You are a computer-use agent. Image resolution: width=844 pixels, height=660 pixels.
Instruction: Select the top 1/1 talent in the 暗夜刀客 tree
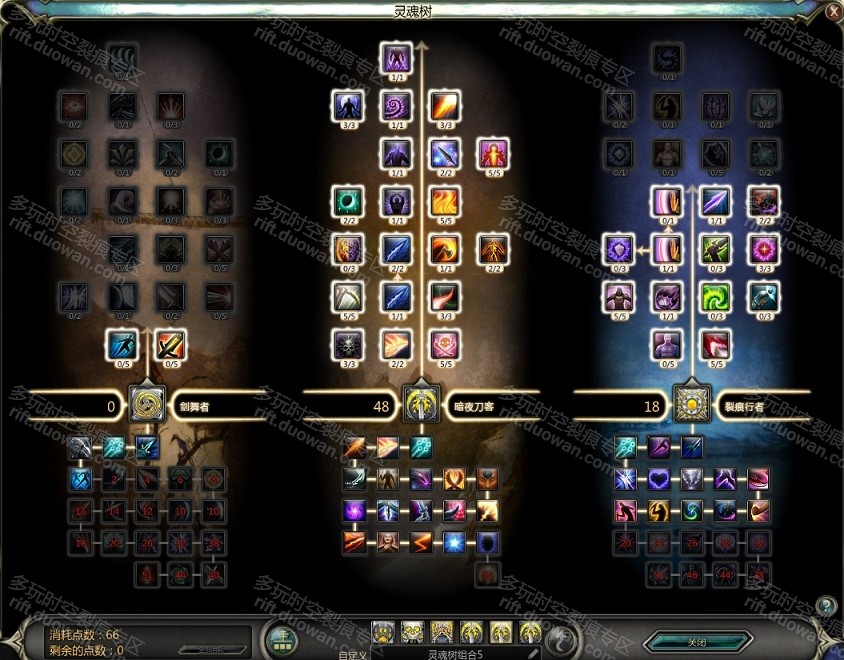396,57
